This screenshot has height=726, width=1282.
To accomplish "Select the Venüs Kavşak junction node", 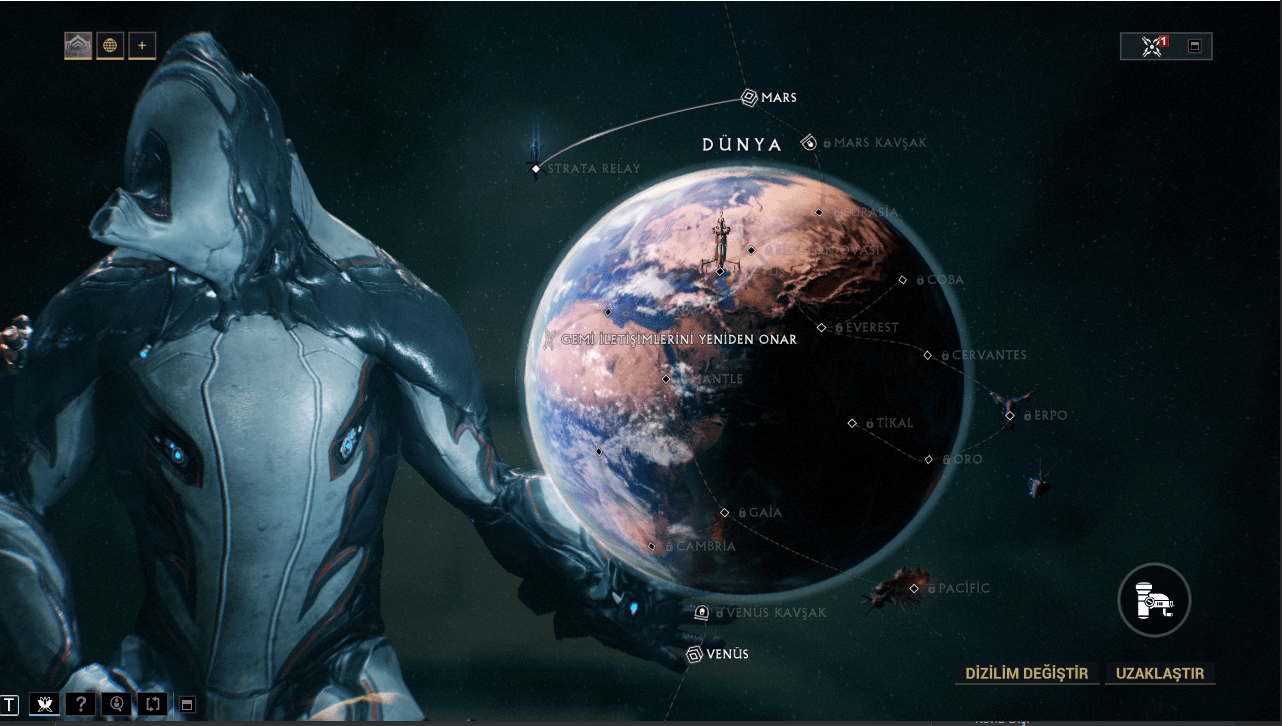I will (x=702, y=612).
